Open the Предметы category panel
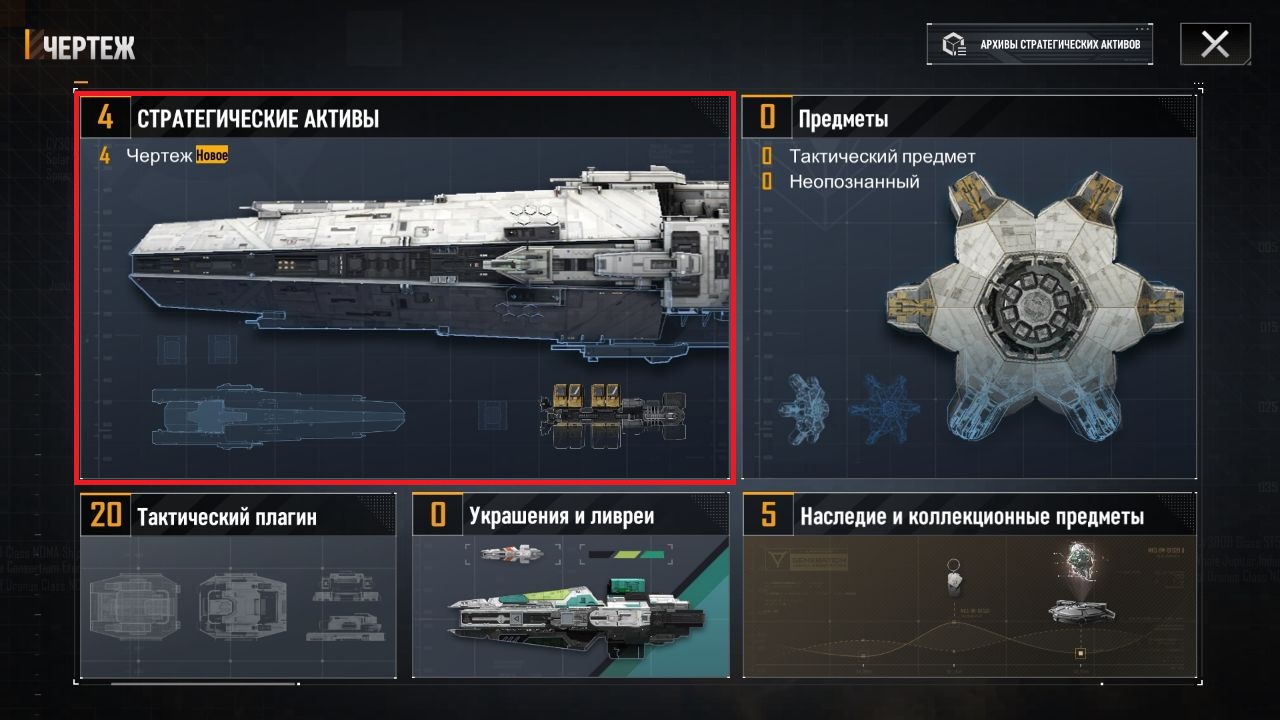The width and height of the screenshot is (1280, 720). (968, 288)
